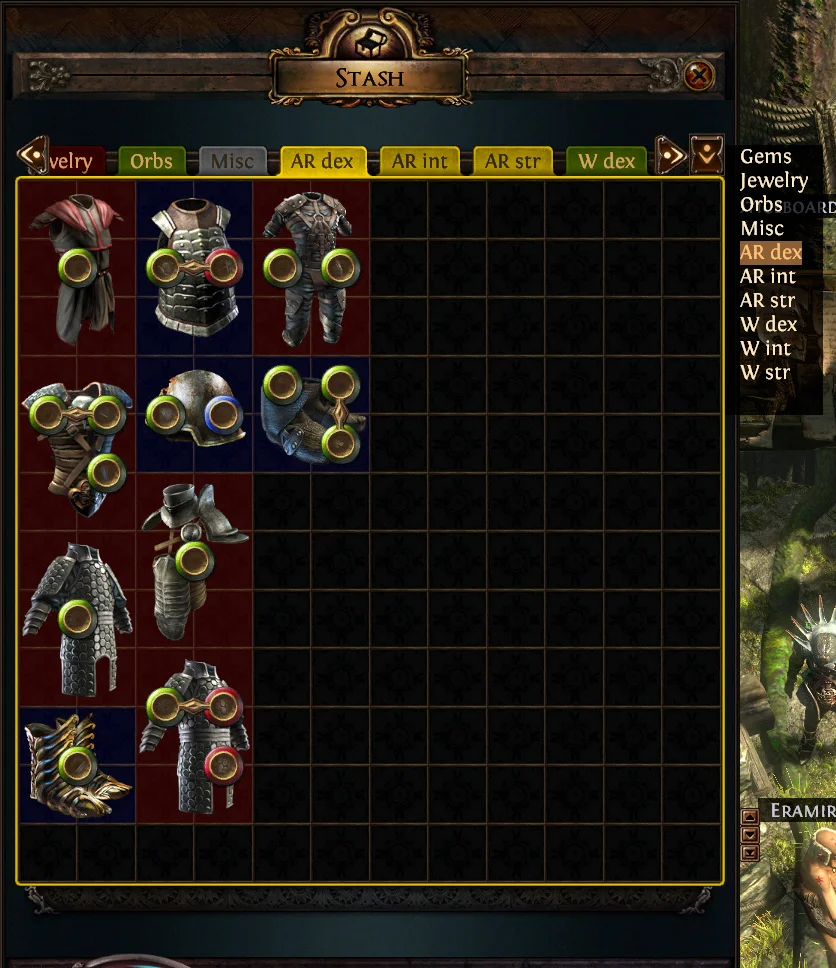Pick up the red-collared robe armour

click(77, 265)
